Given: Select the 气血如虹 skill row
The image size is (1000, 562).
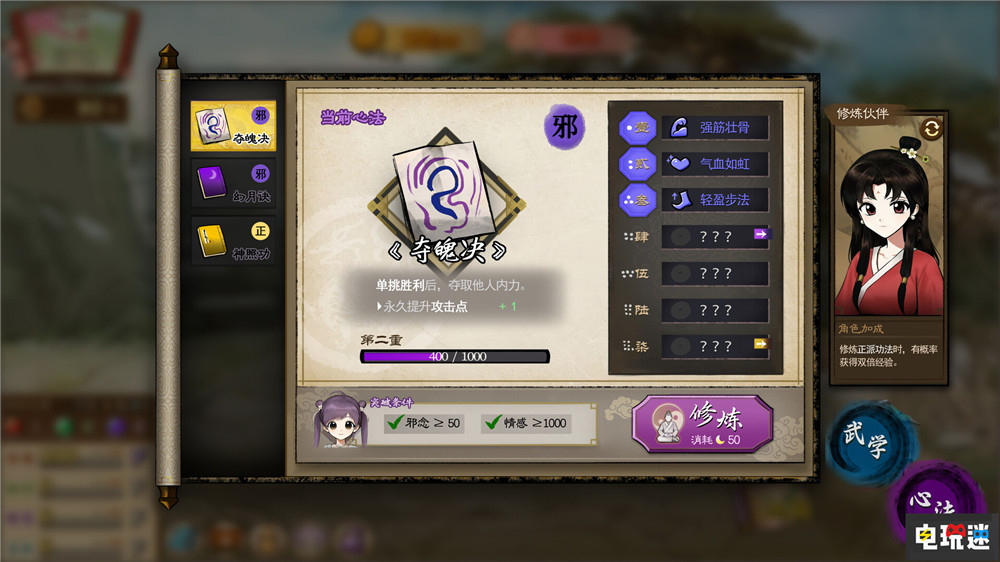Looking at the screenshot, I should (x=714, y=163).
